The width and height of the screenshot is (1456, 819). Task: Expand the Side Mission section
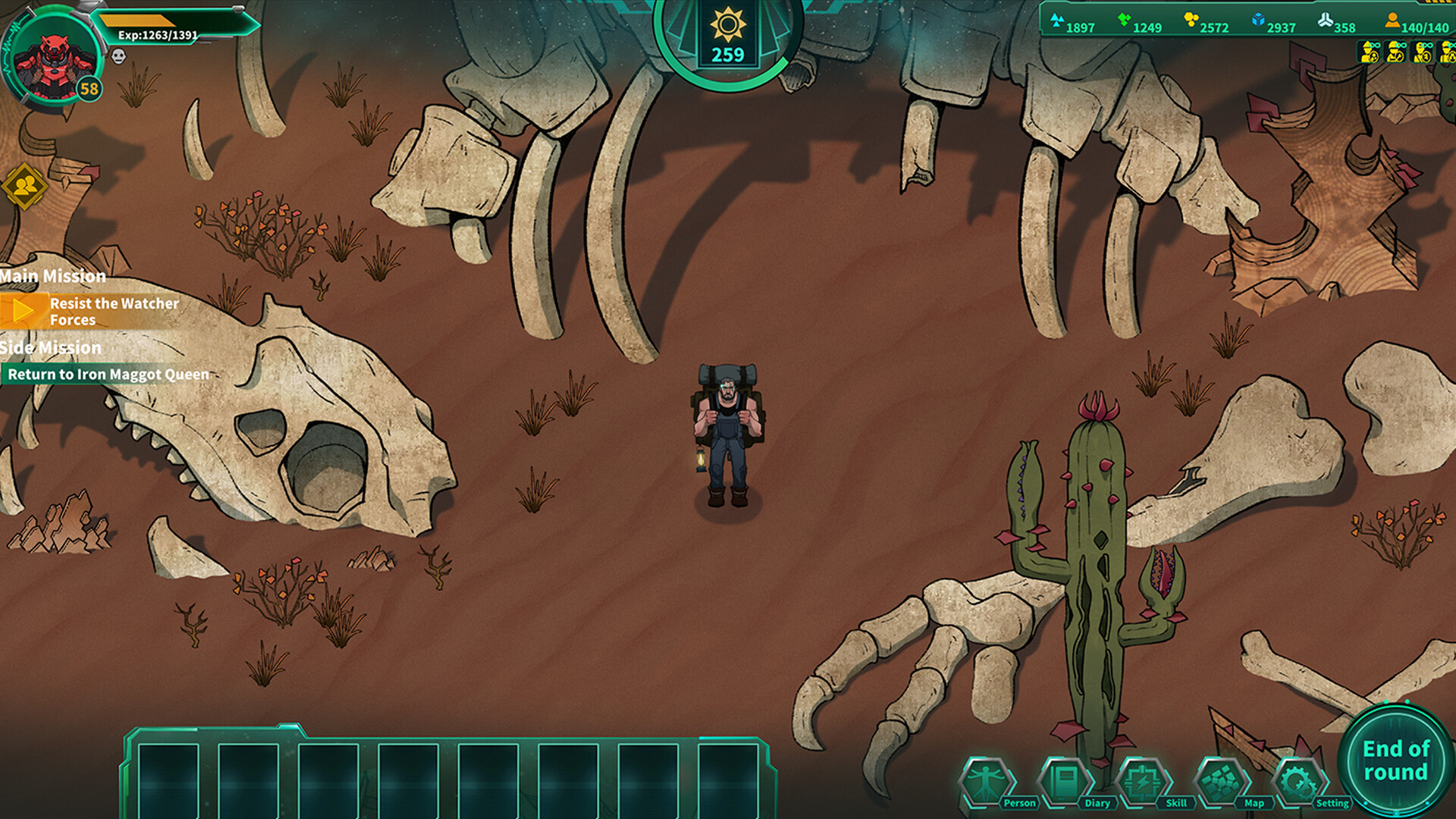coord(49,347)
